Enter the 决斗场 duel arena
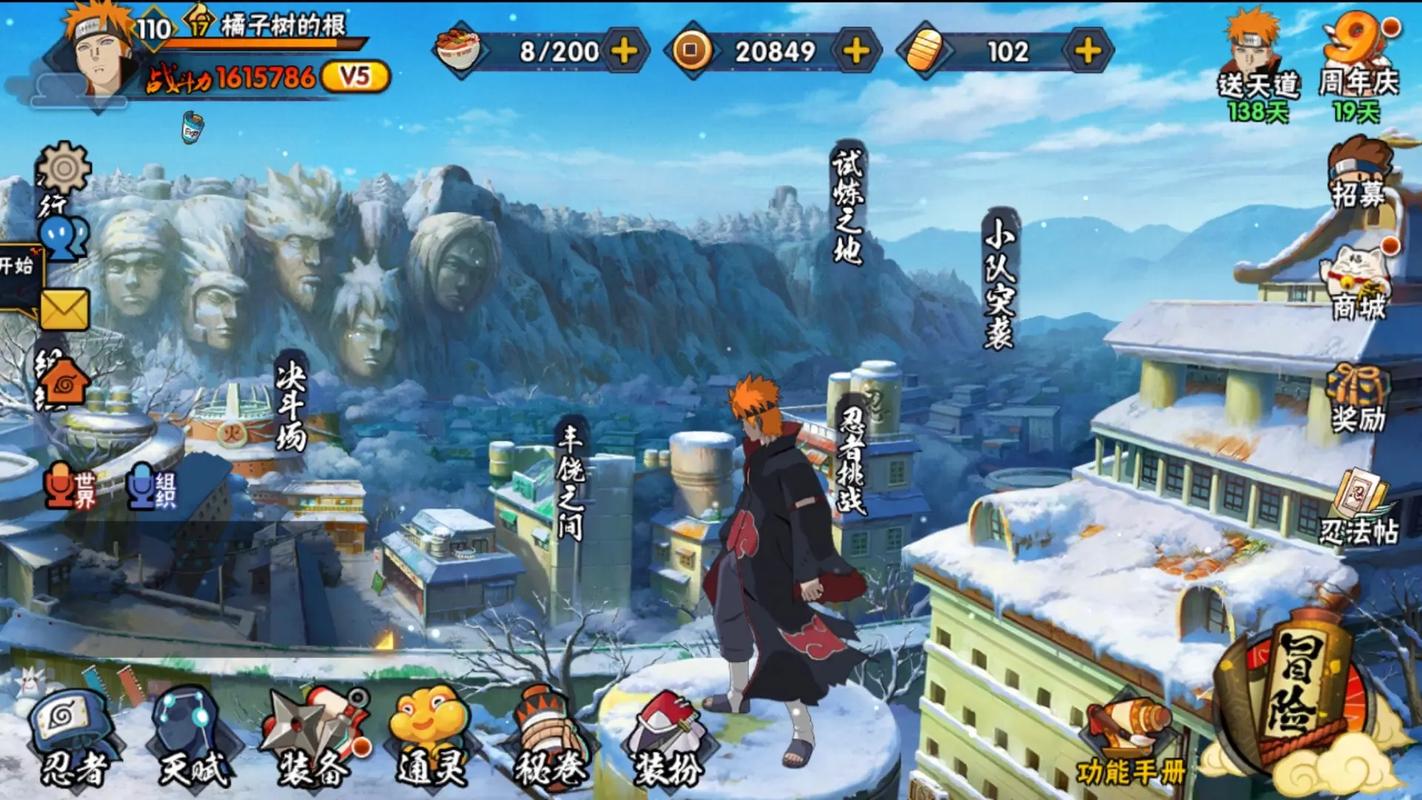1422x800 pixels. tap(291, 402)
